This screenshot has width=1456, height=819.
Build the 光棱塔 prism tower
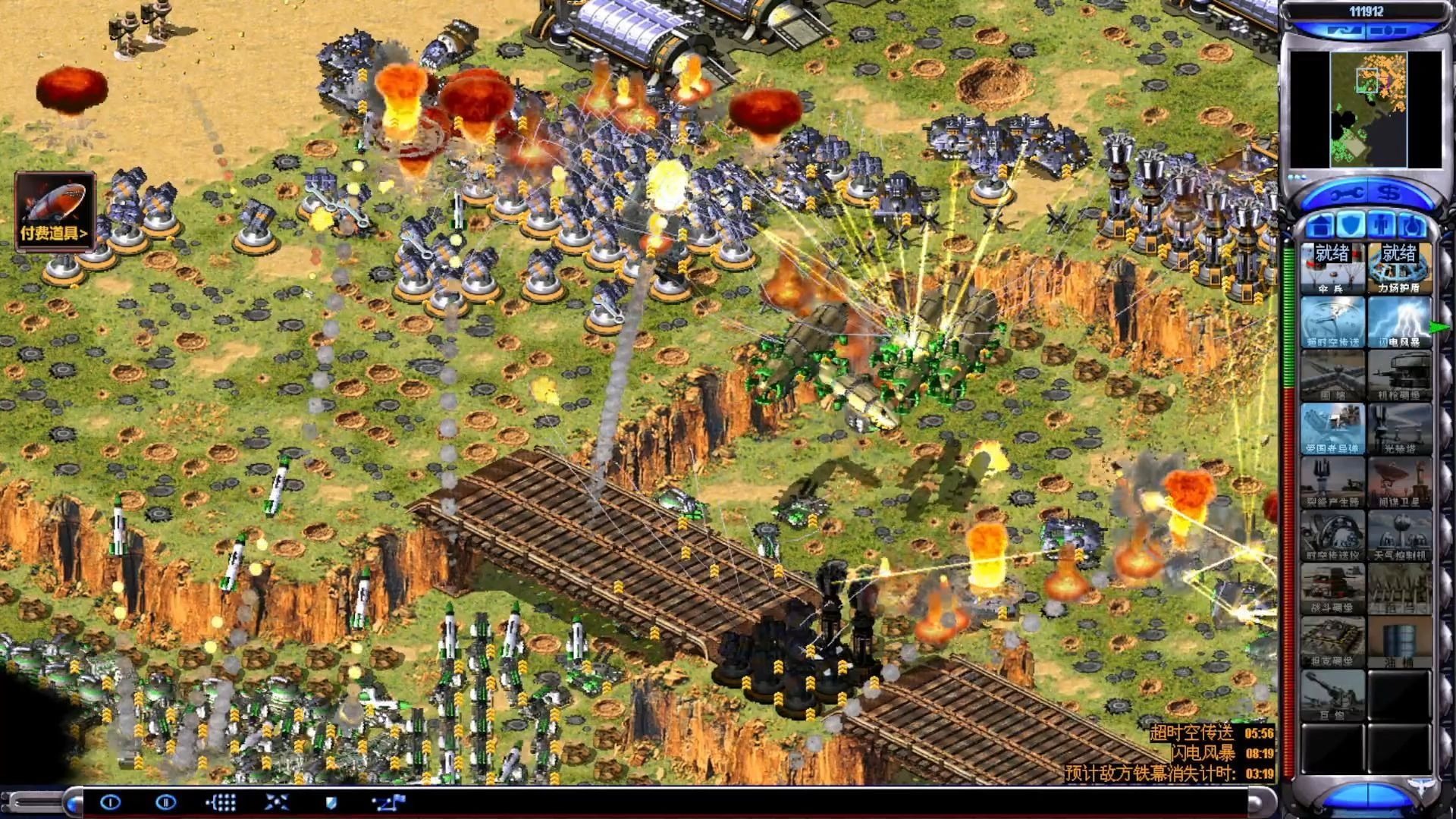pyautogui.click(x=1399, y=428)
